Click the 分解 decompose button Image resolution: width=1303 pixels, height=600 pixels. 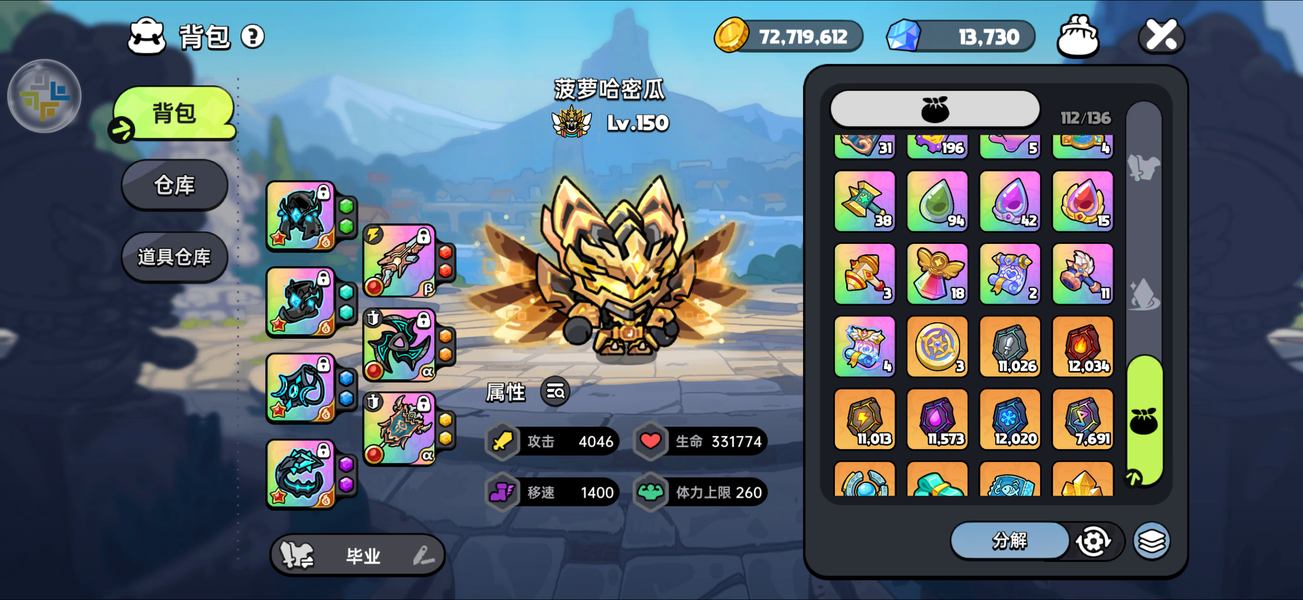pyautogui.click(x=1009, y=541)
